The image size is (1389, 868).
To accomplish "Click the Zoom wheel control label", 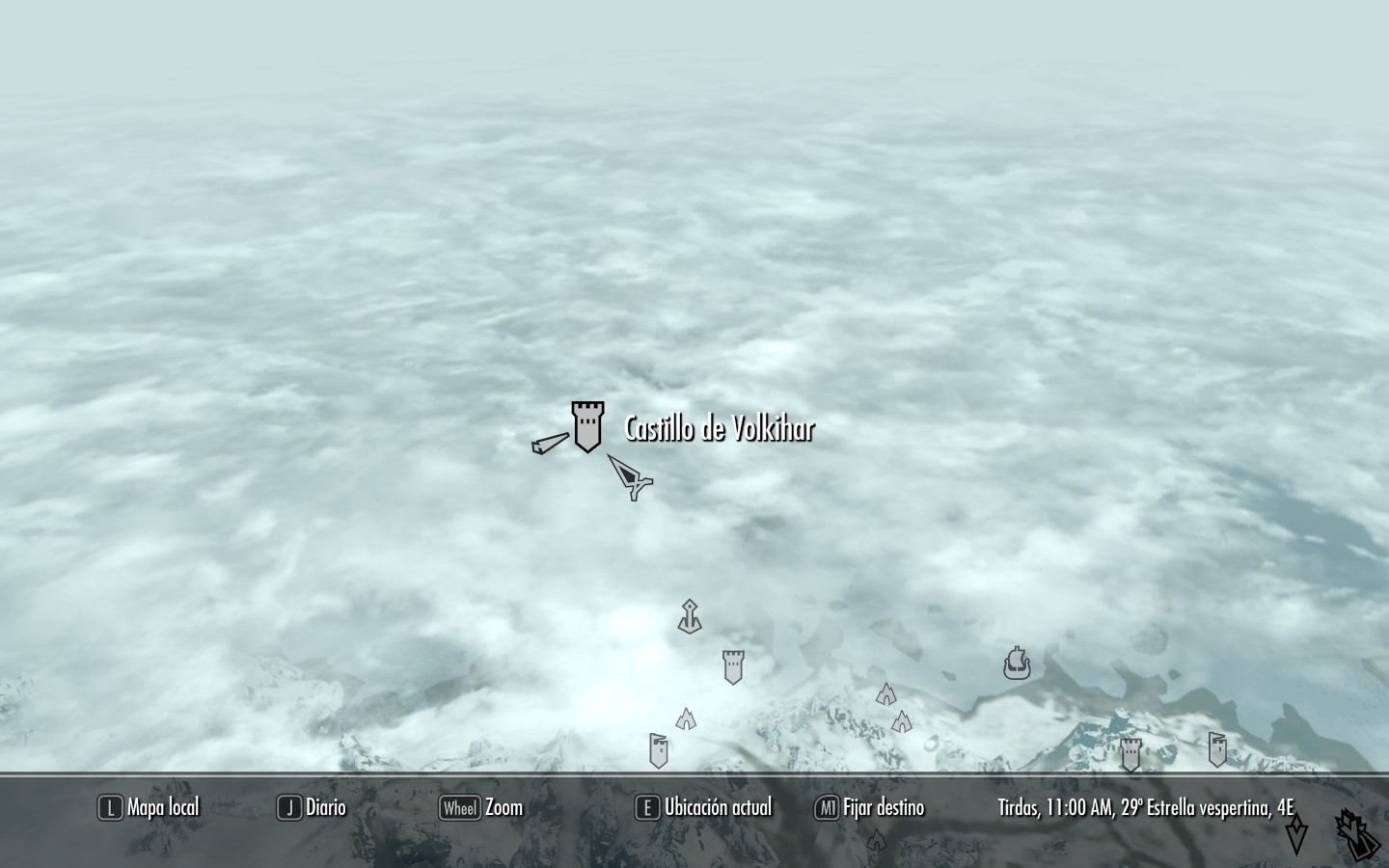I will pos(481,807).
